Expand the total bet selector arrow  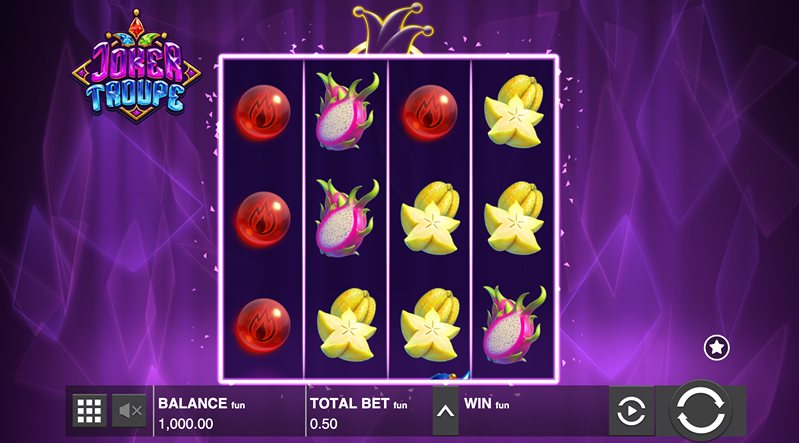(445, 411)
